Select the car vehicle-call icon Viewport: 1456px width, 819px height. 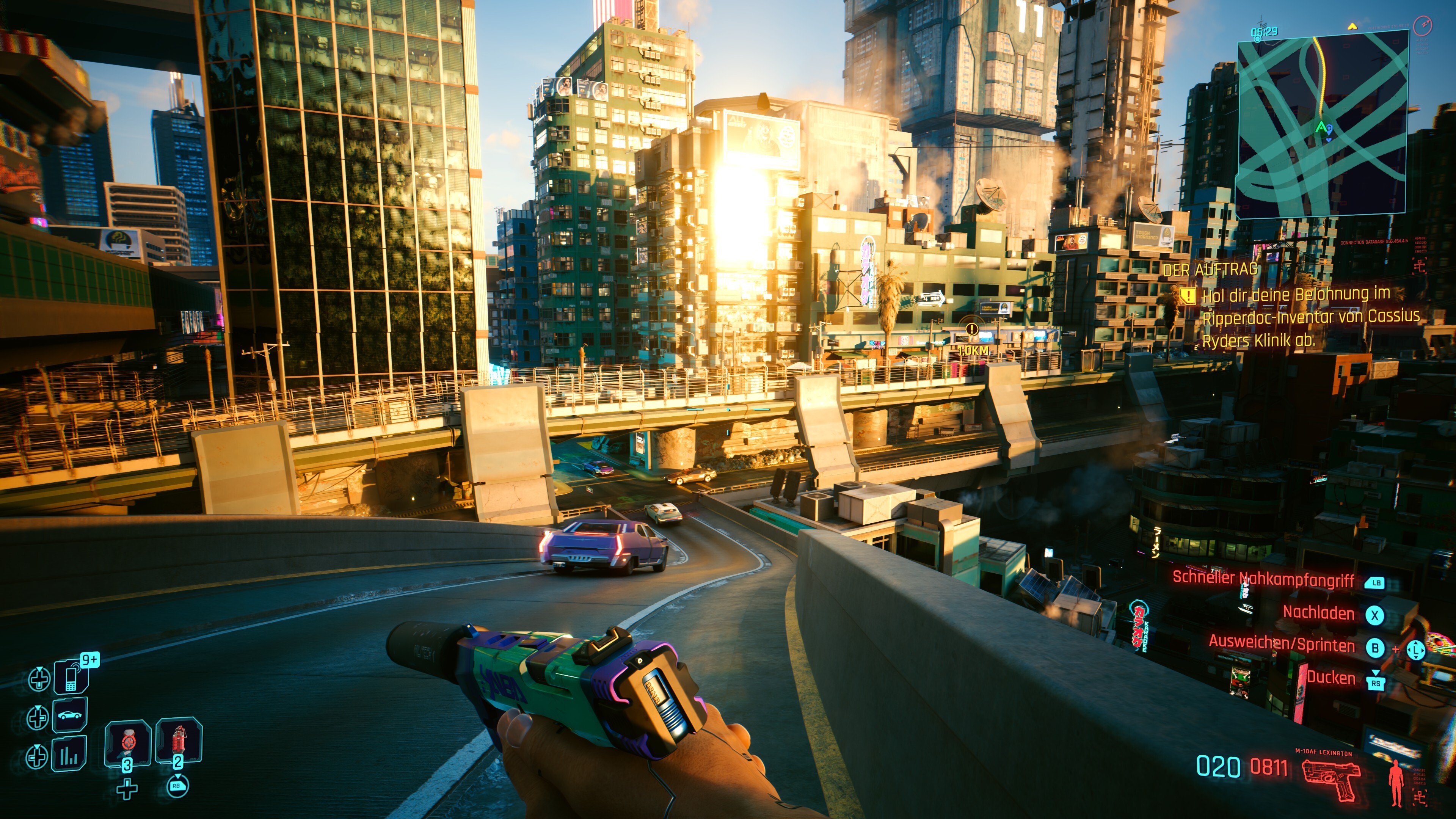pos(70,715)
